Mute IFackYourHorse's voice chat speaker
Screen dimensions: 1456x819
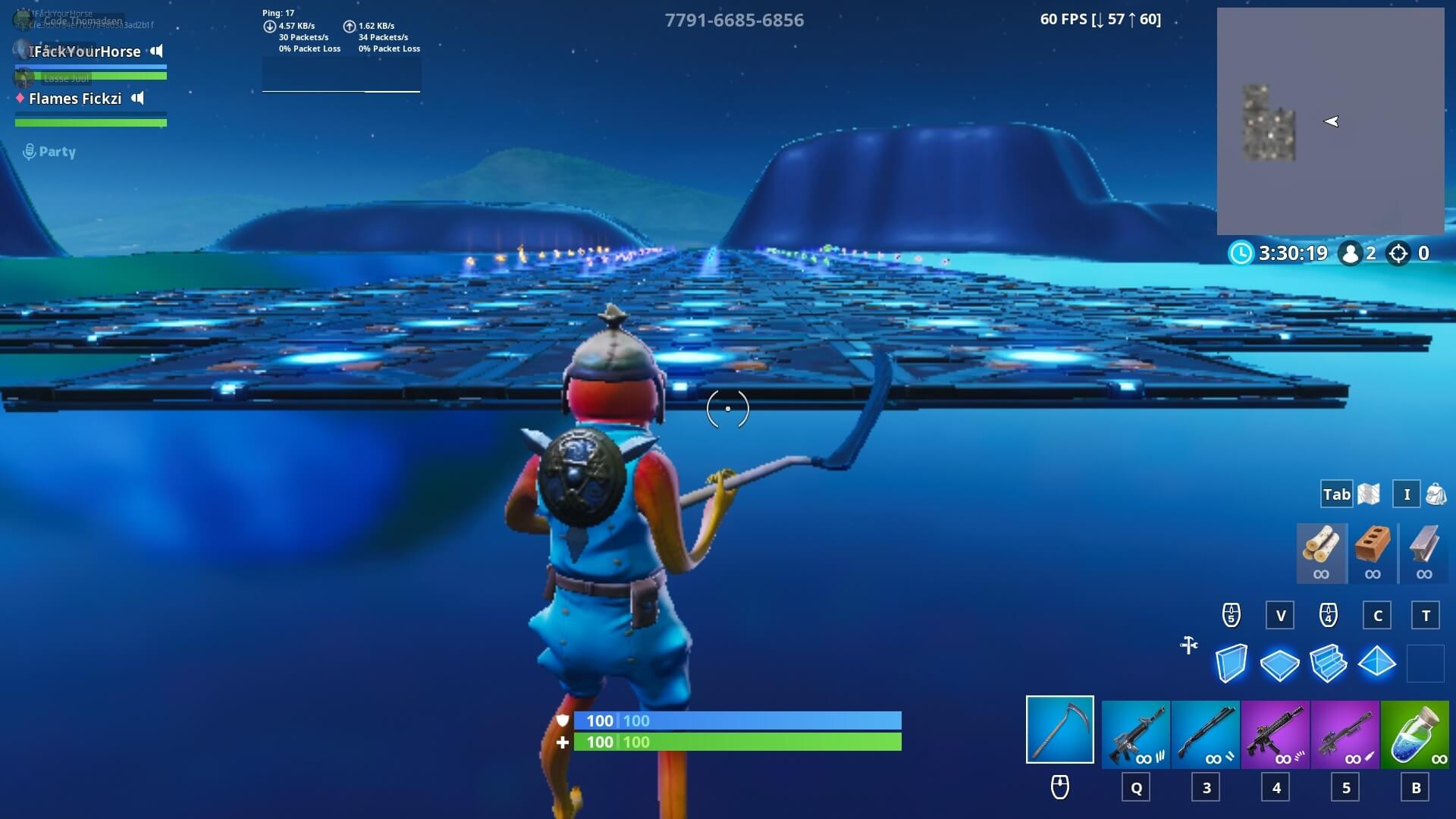155,51
